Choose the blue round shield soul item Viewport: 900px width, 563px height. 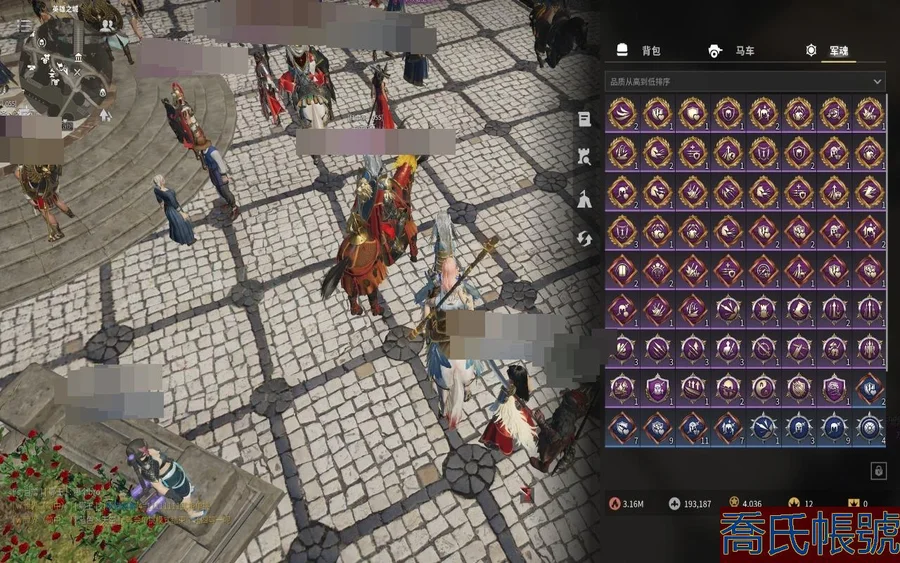point(870,427)
